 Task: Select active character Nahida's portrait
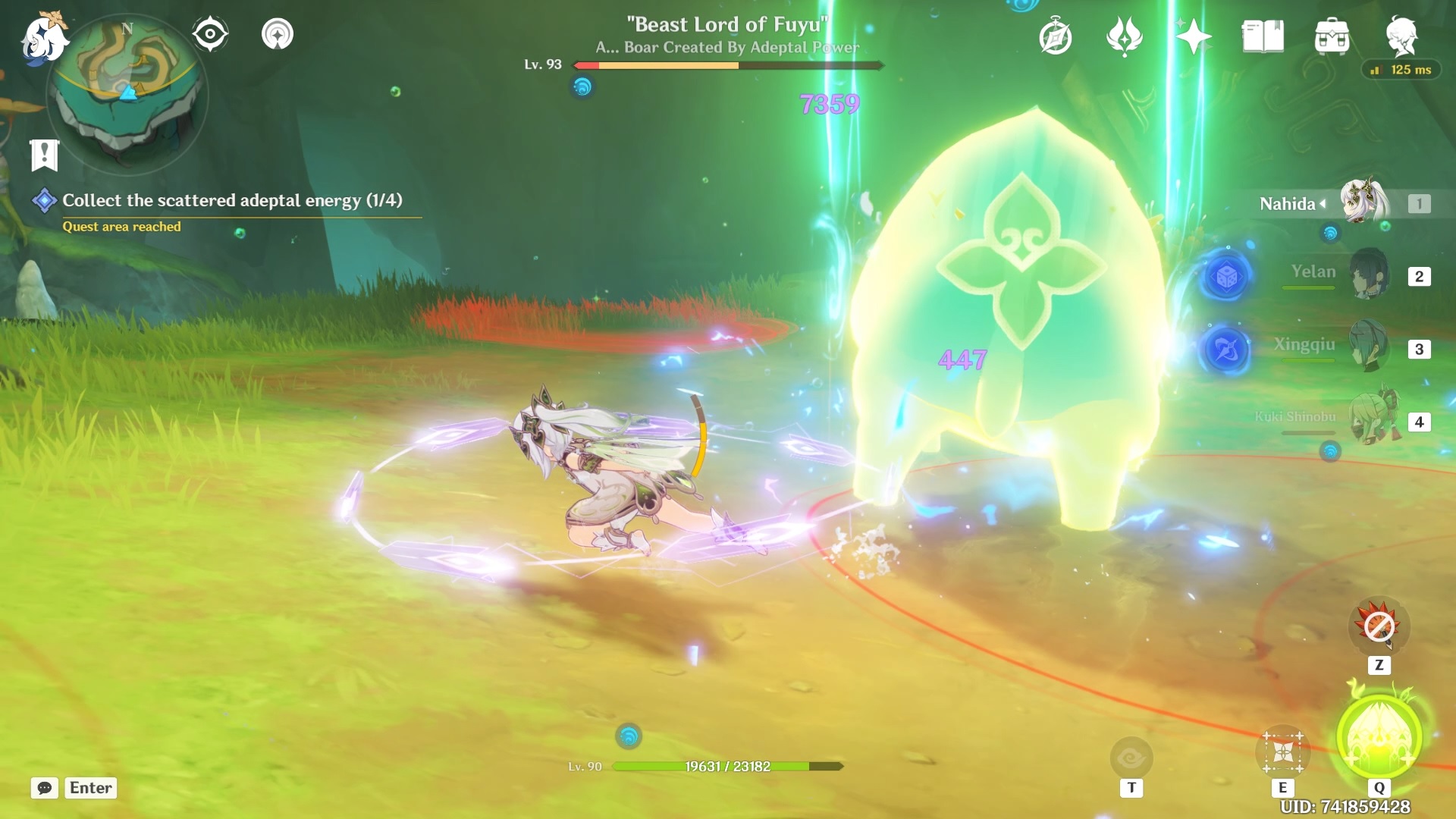point(1363,202)
